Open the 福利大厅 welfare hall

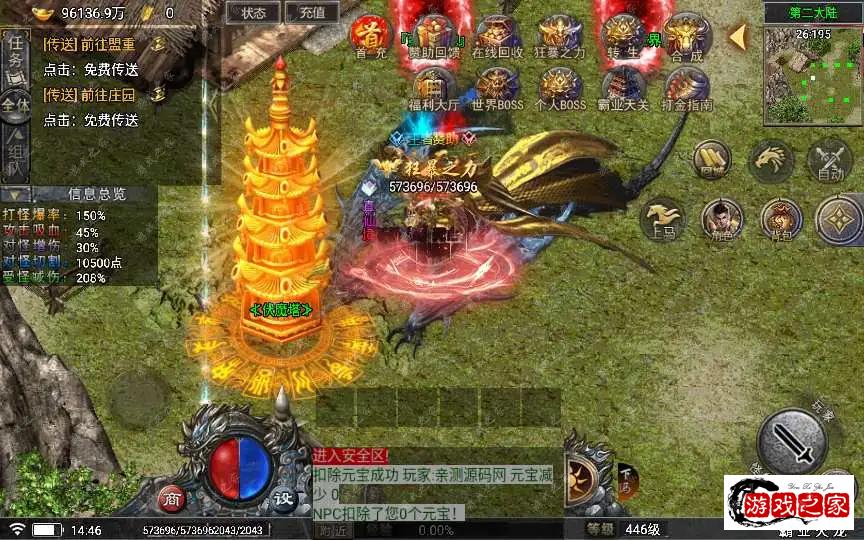433,89
